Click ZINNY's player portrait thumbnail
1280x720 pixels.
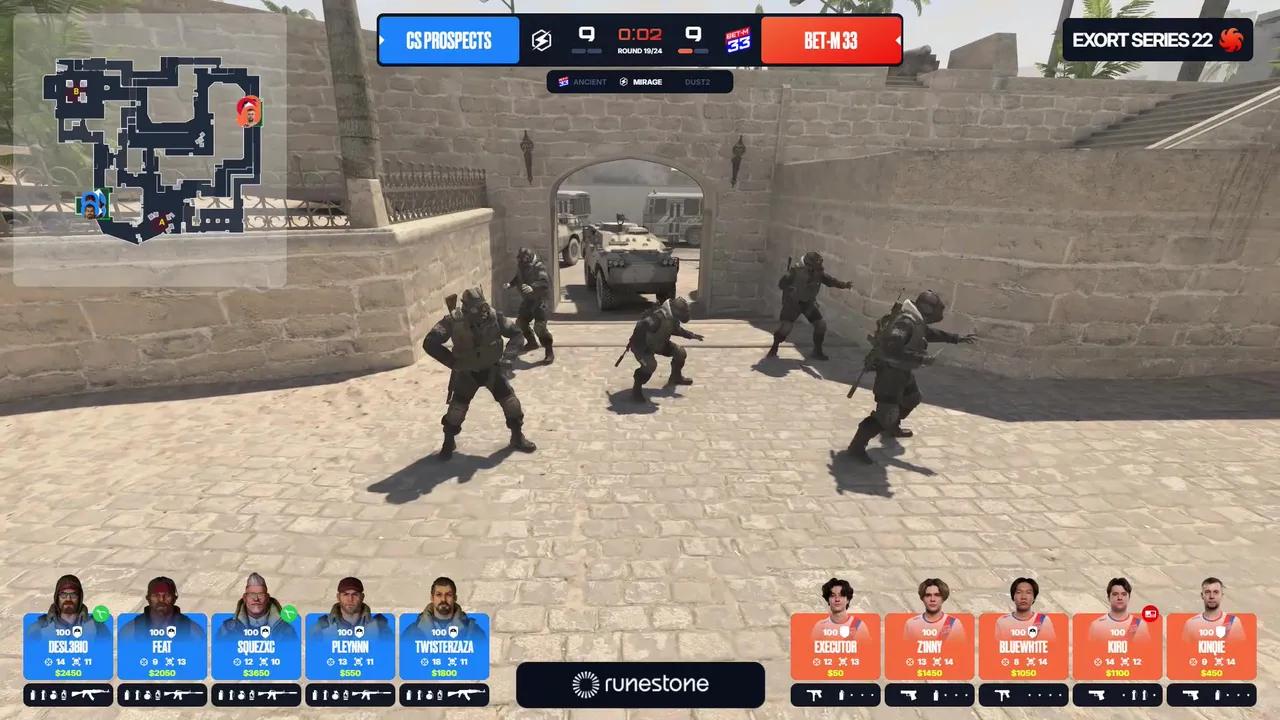[x=933, y=597]
